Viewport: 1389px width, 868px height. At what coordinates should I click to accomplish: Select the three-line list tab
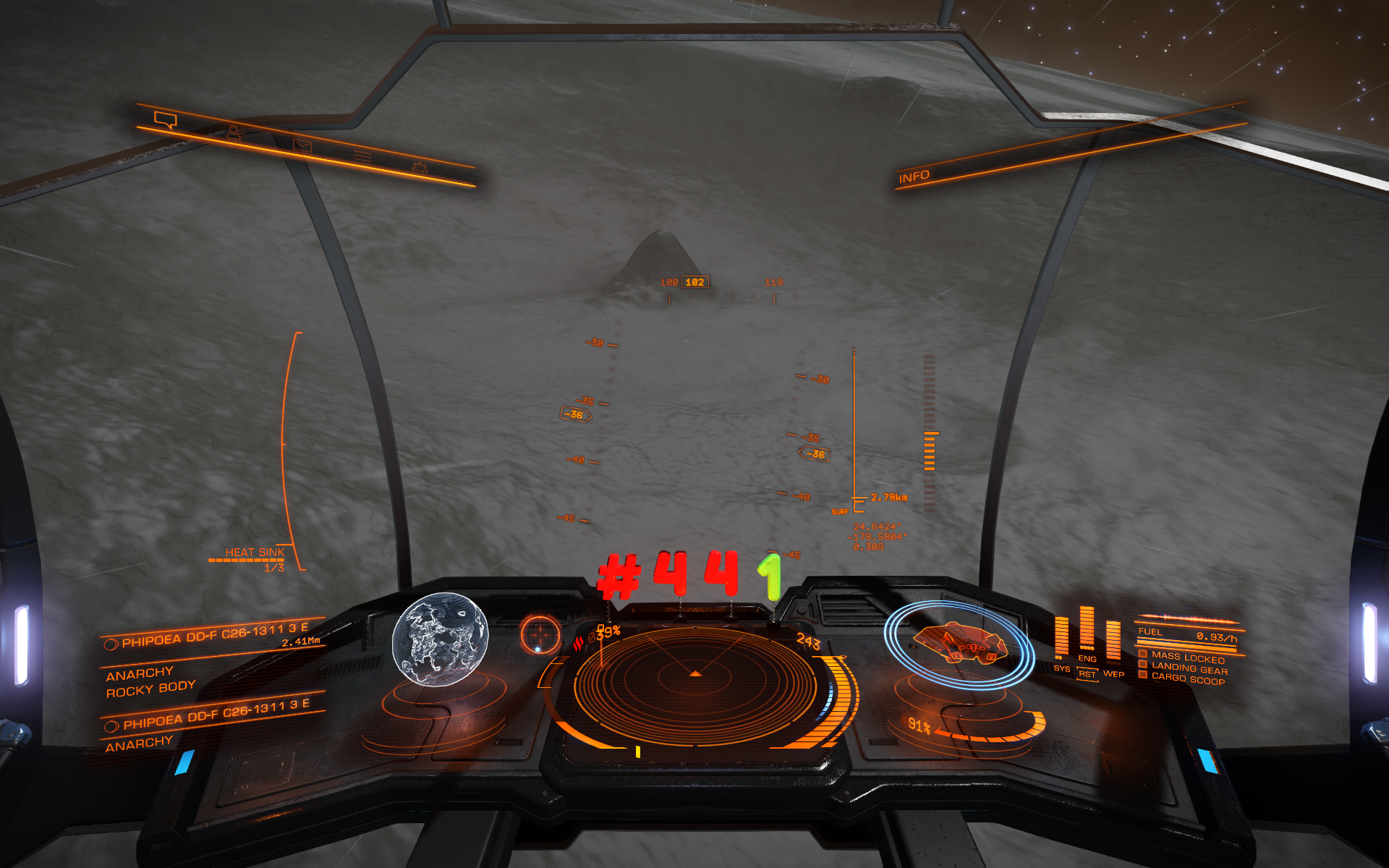click(362, 156)
